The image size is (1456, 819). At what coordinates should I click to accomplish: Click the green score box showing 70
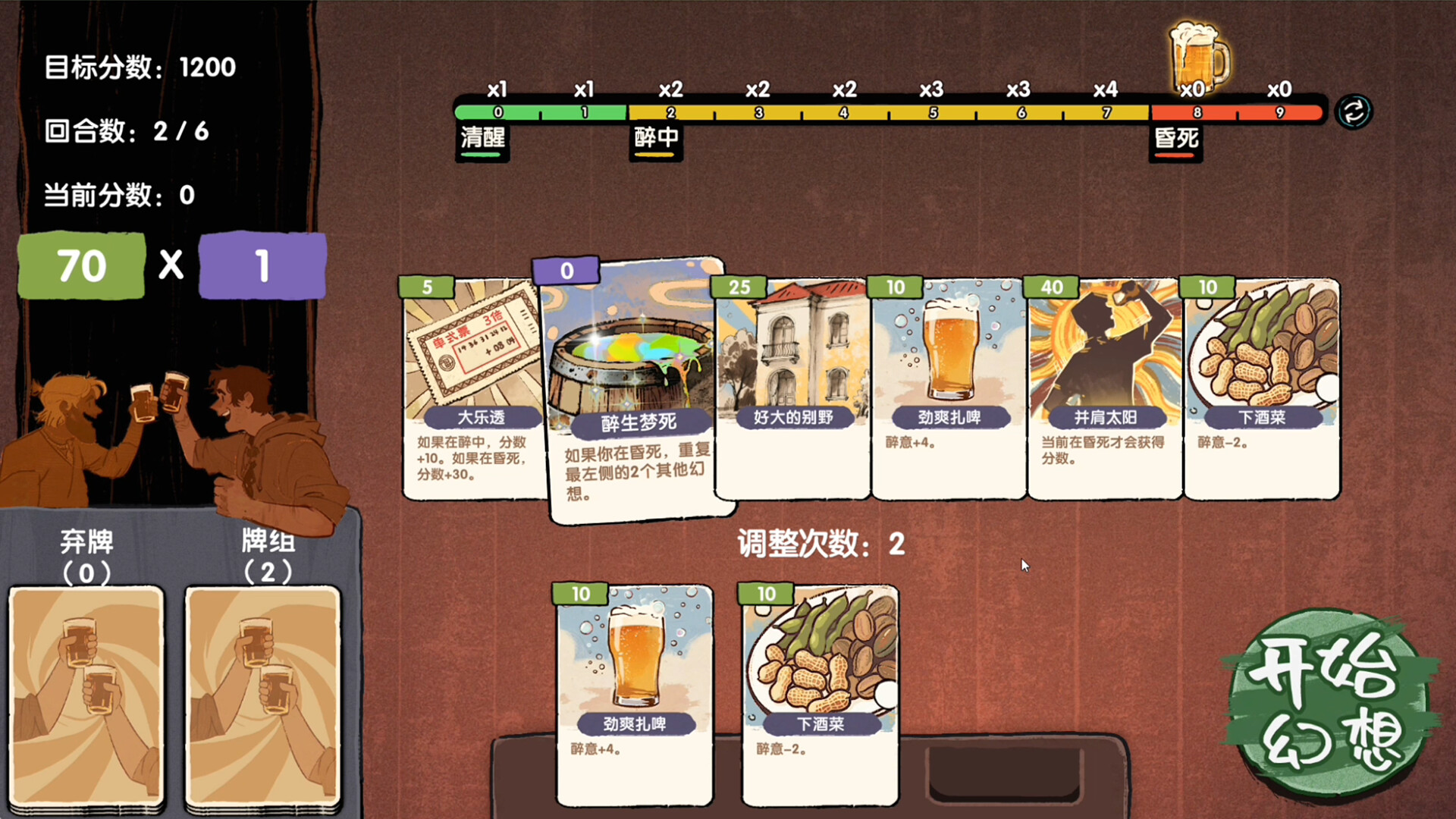click(x=81, y=265)
